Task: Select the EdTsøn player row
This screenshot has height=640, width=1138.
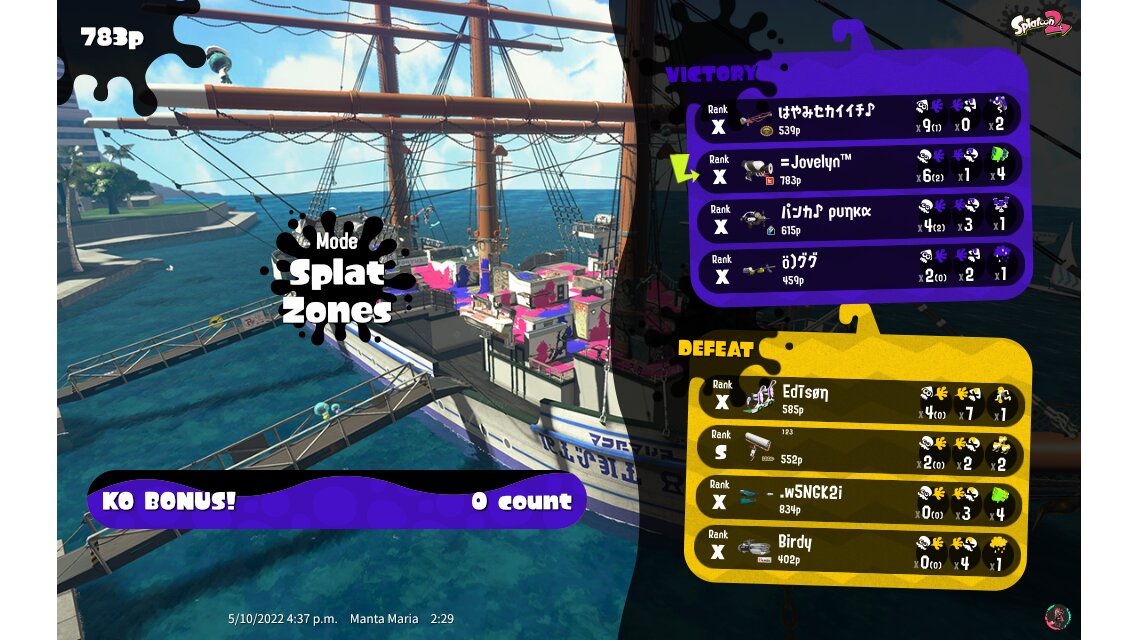Action: (x=859, y=401)
